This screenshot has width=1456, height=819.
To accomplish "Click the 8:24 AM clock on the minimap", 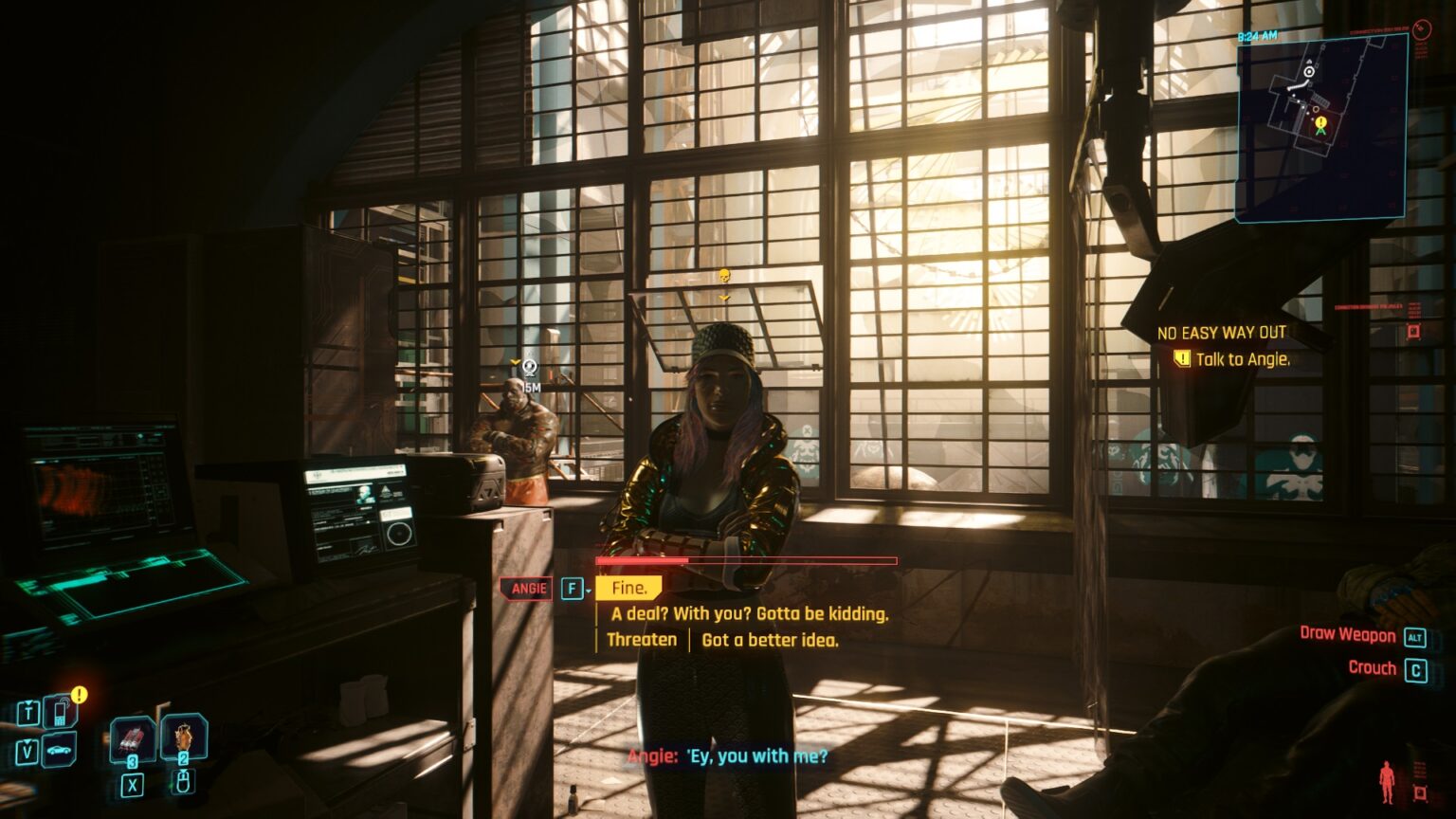I will click(x=1258, y=35).
